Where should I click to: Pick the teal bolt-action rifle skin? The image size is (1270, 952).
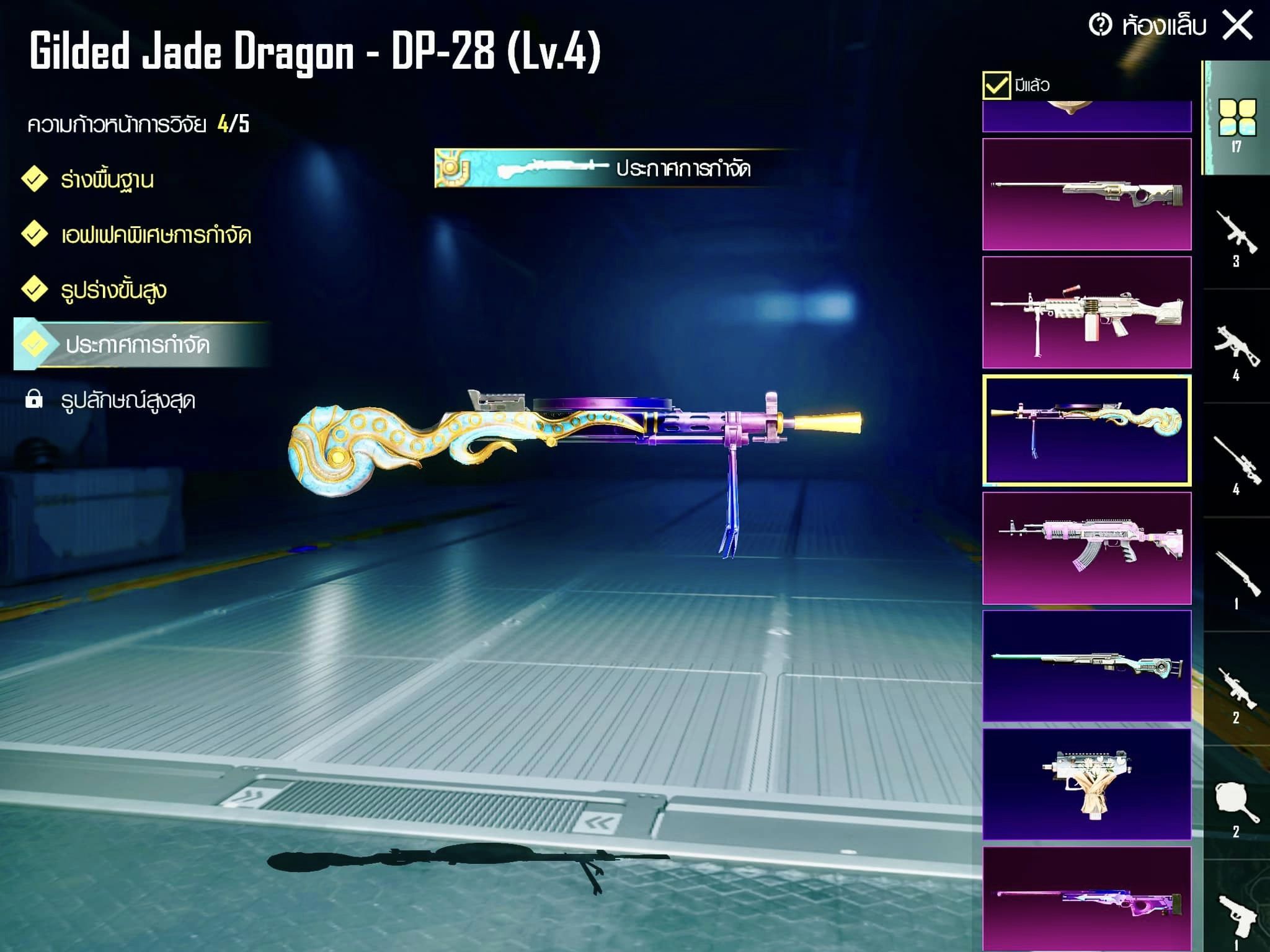tap(1086, 666)
